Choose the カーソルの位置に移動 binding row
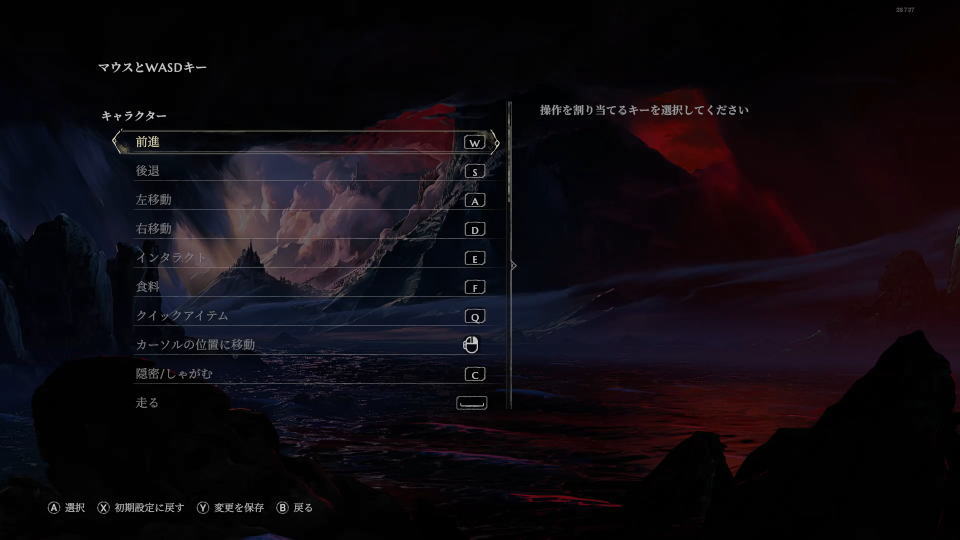 pyautogui.click(x=305, y=345)
